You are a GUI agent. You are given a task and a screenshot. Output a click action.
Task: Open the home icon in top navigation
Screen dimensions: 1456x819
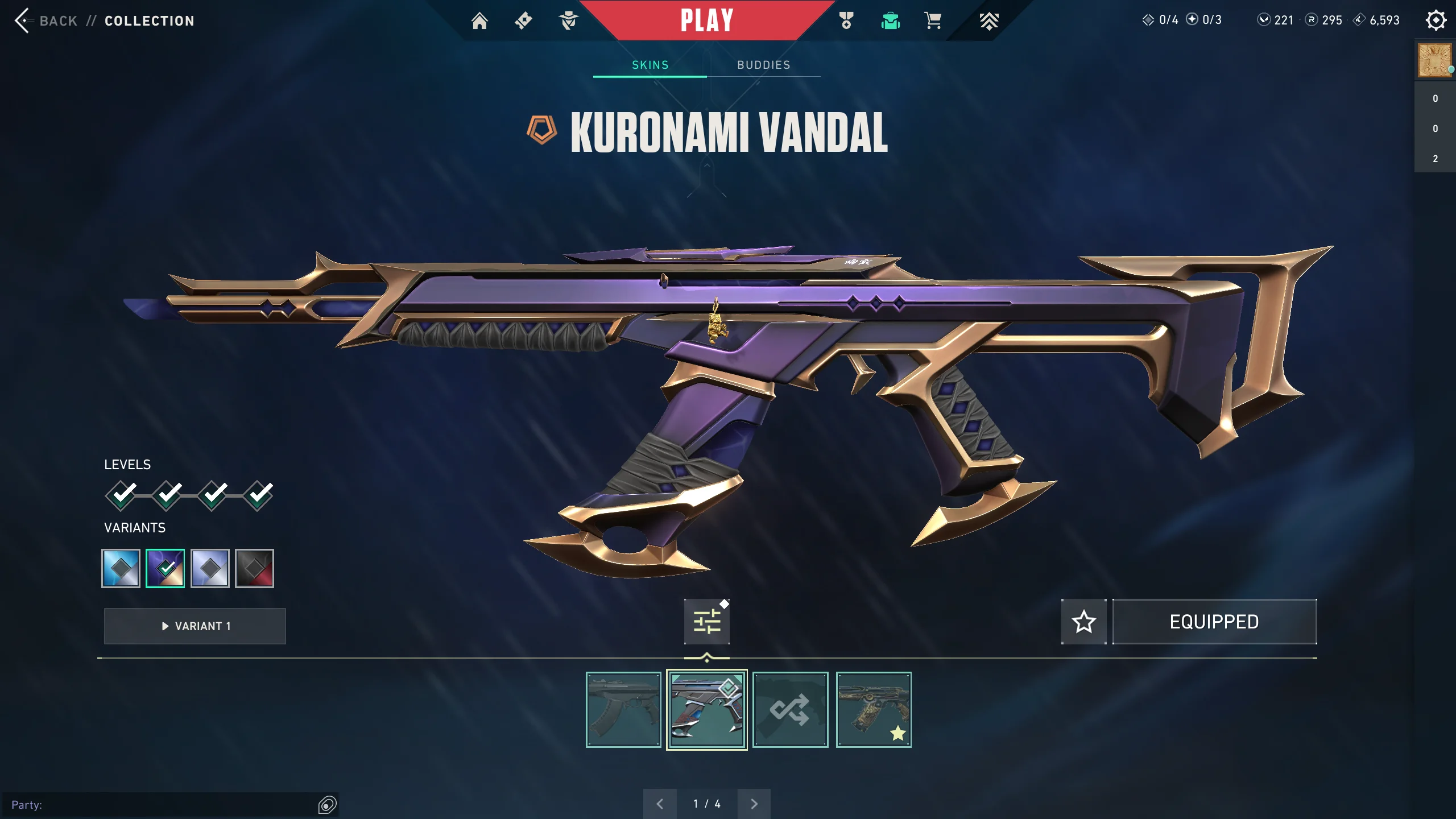pyautogui.click(x=479, y=21)
